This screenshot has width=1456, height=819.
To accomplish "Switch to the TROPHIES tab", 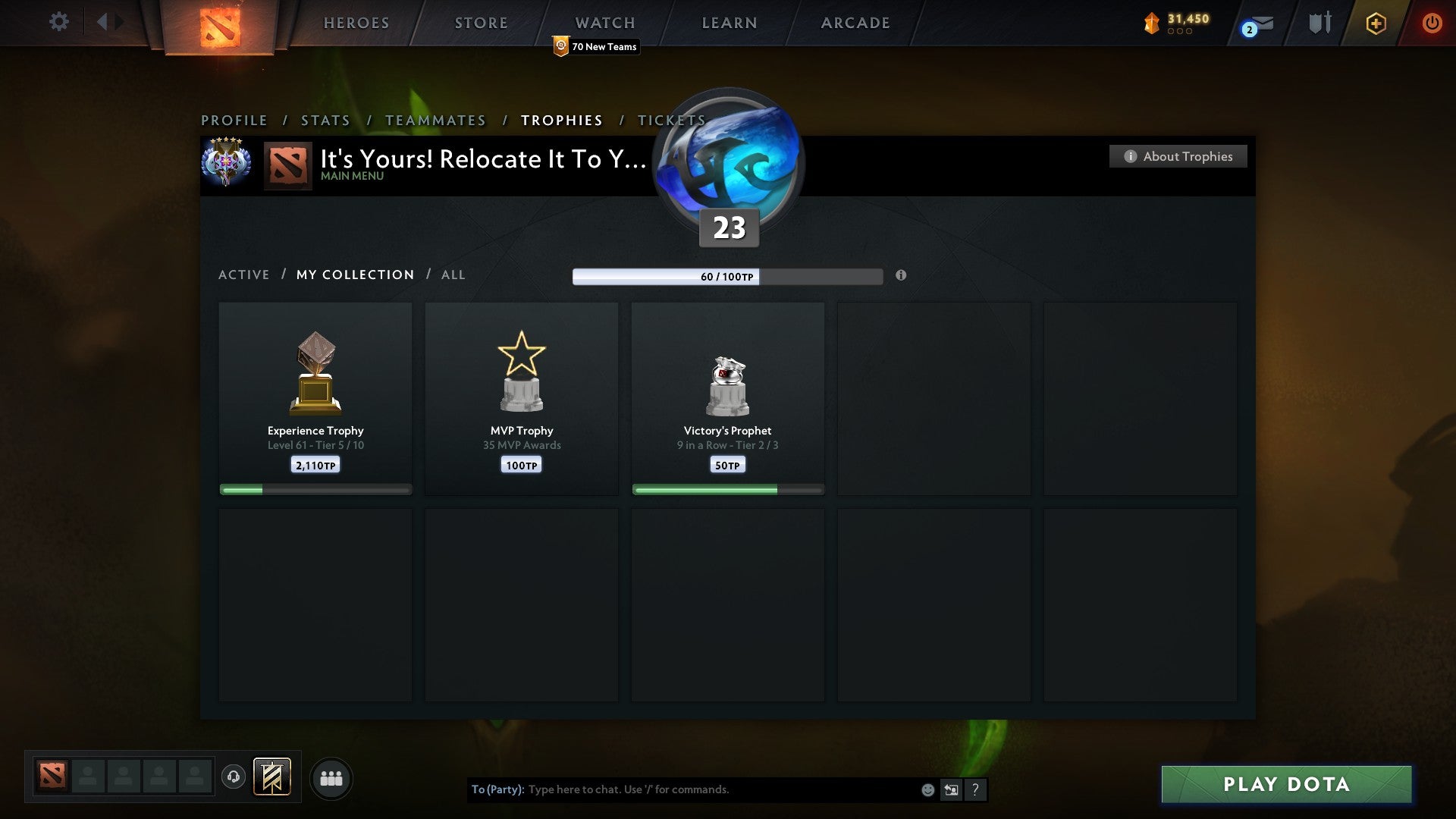I will 561,120.
